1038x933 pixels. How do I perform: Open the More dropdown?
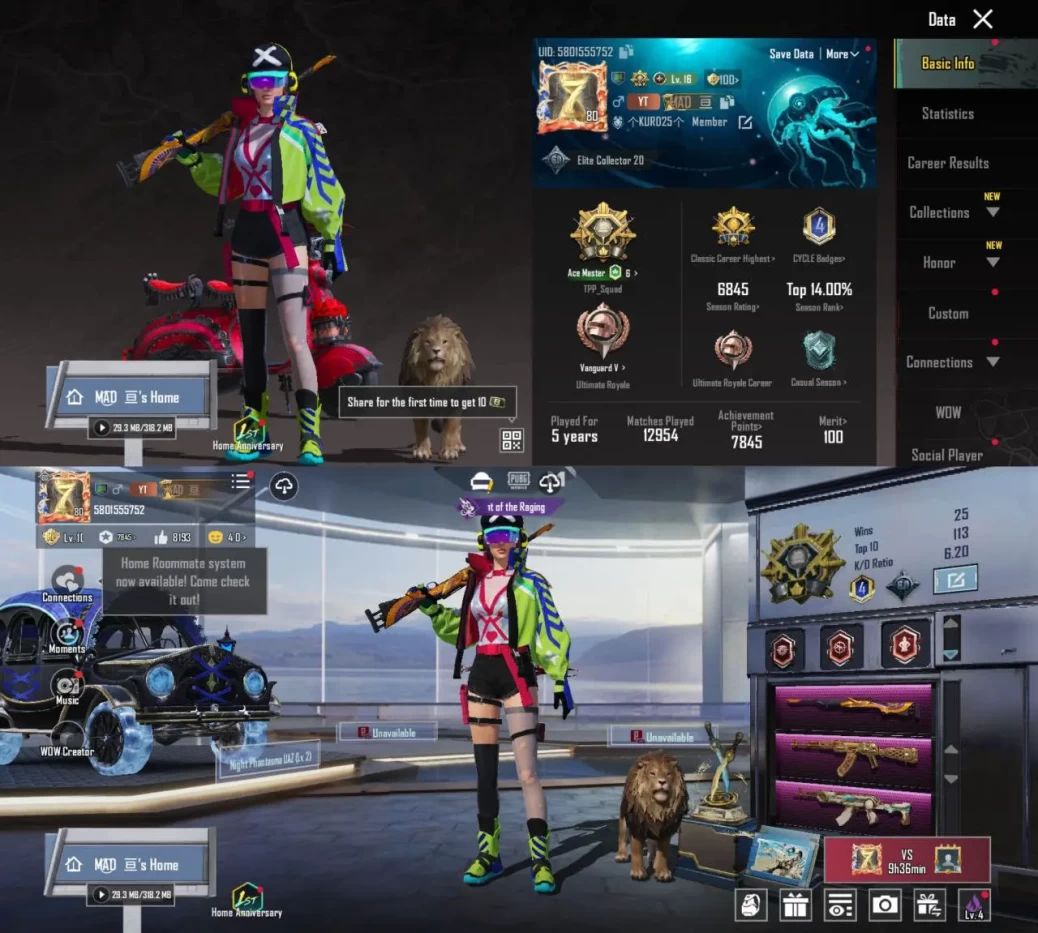tap(842, 54)
